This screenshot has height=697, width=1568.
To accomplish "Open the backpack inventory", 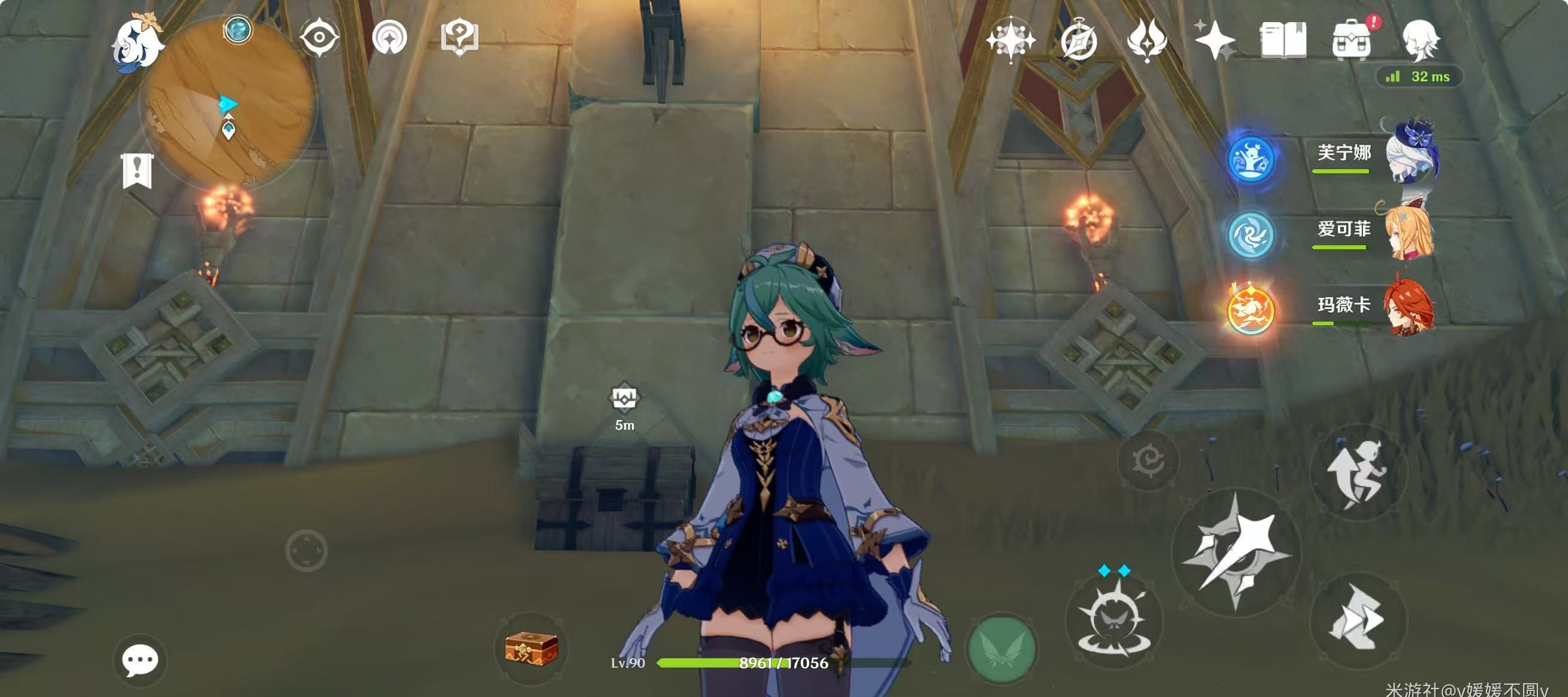I will point(1352,40).
